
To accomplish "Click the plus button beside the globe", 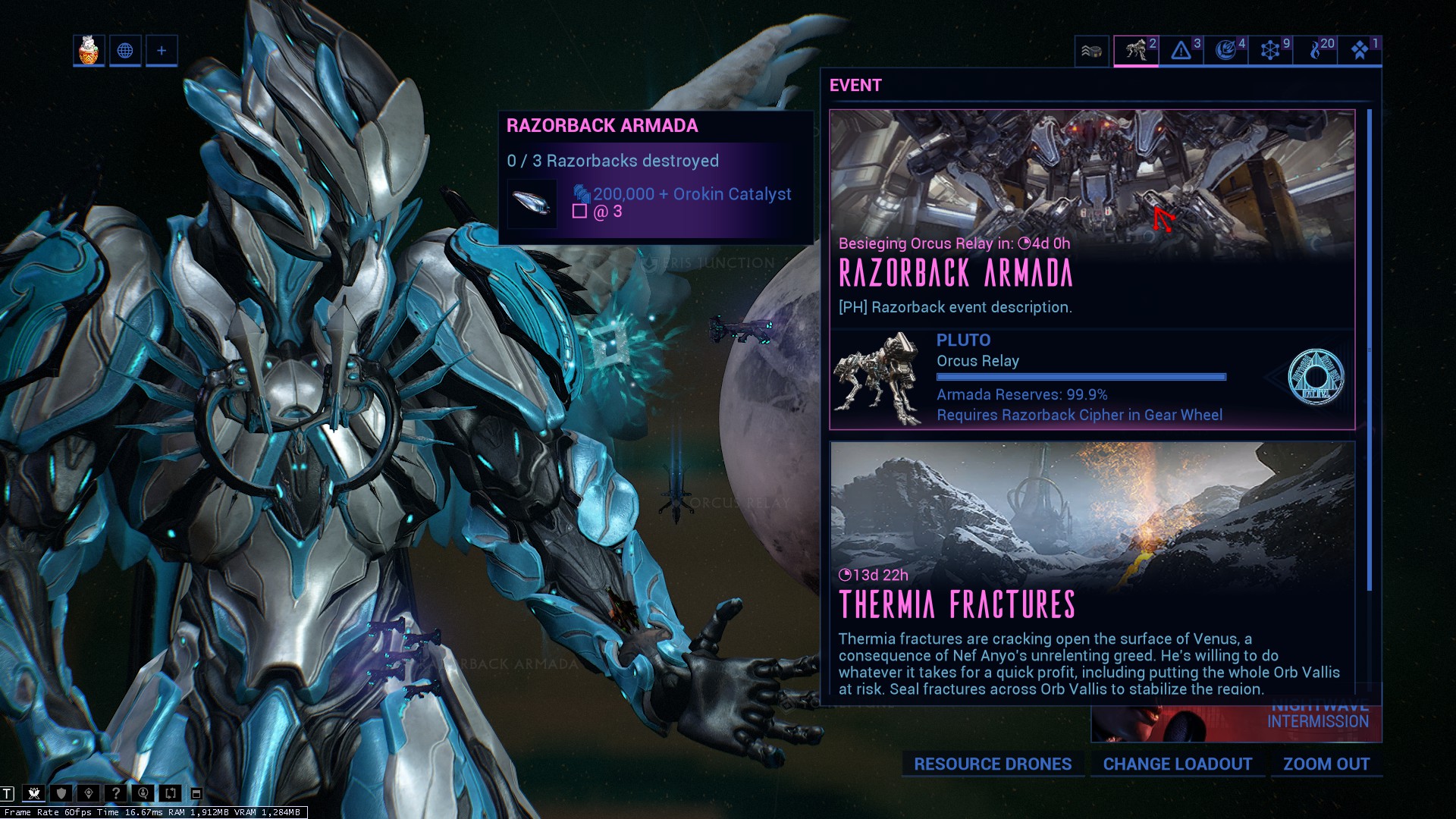I will [161, 51].
